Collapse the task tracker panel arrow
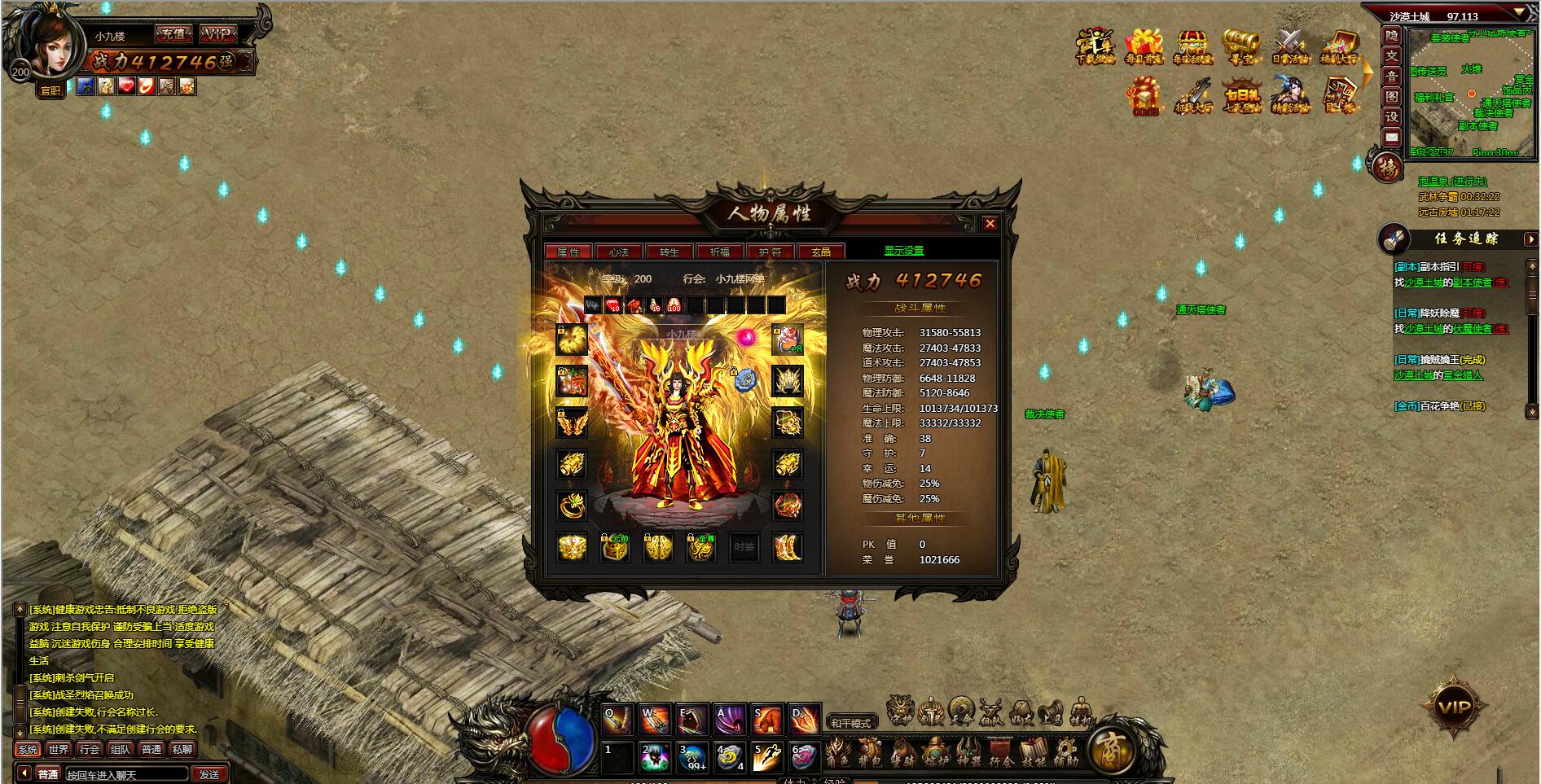This screenshot has width=1541, height=784. [x=1530, y=239]
